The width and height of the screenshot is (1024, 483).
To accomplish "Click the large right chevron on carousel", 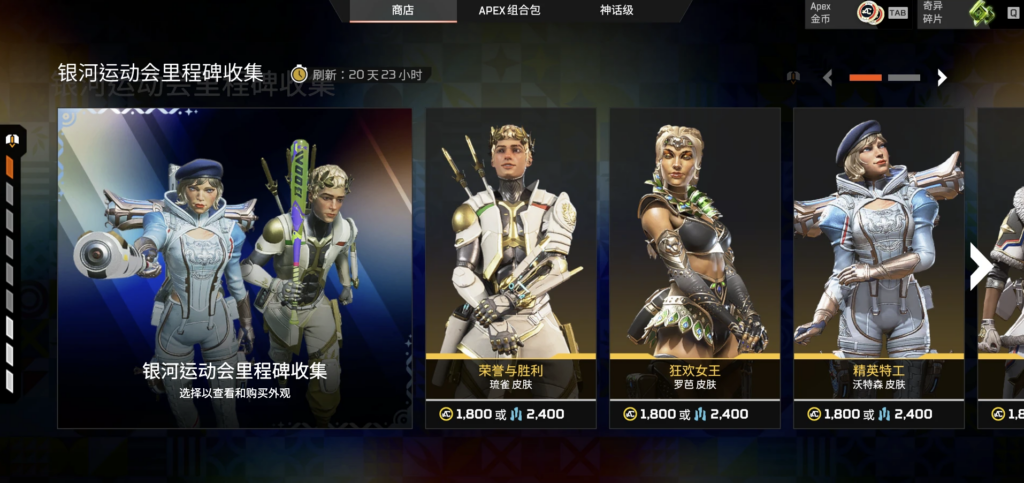I will point(980,267).
